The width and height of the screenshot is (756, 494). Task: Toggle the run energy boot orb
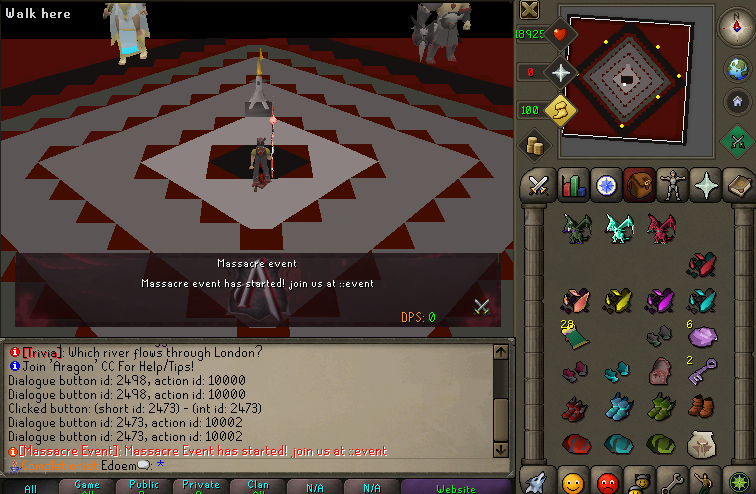click(561, 108)
